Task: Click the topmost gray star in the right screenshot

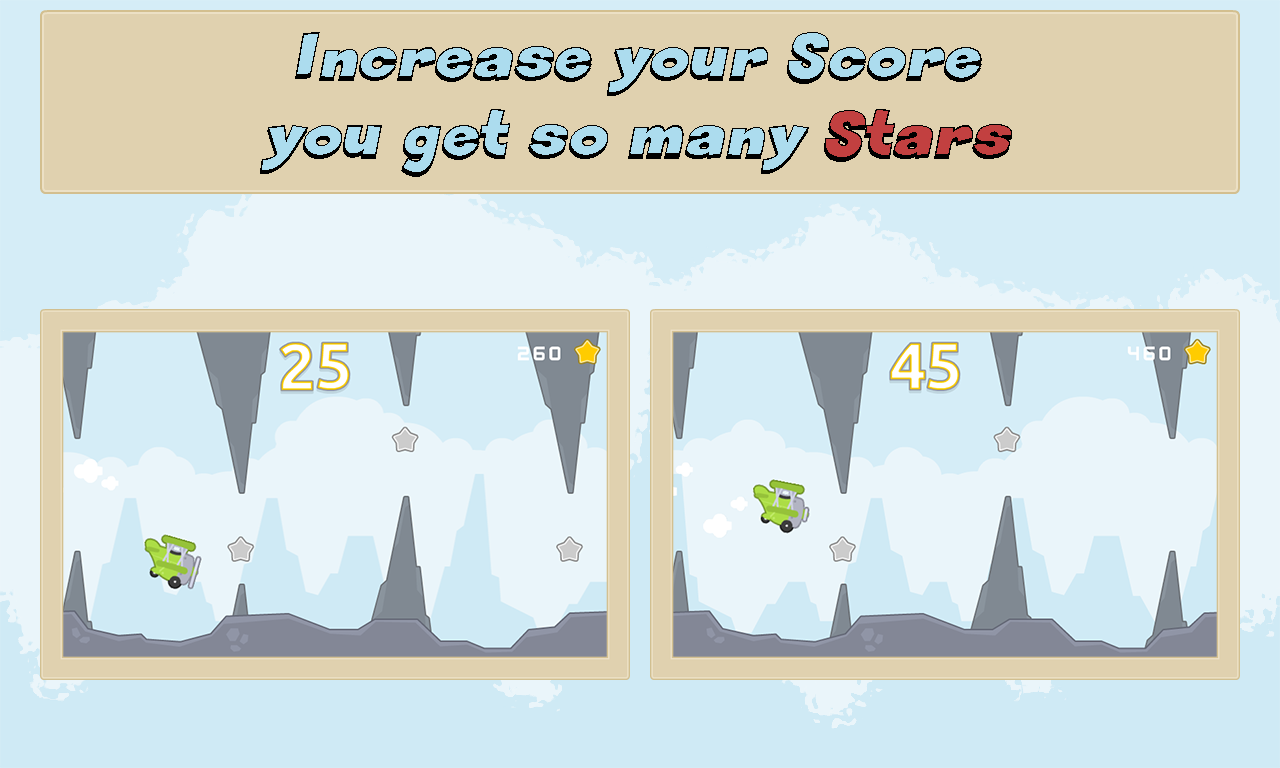Action: click(1006, 440)
